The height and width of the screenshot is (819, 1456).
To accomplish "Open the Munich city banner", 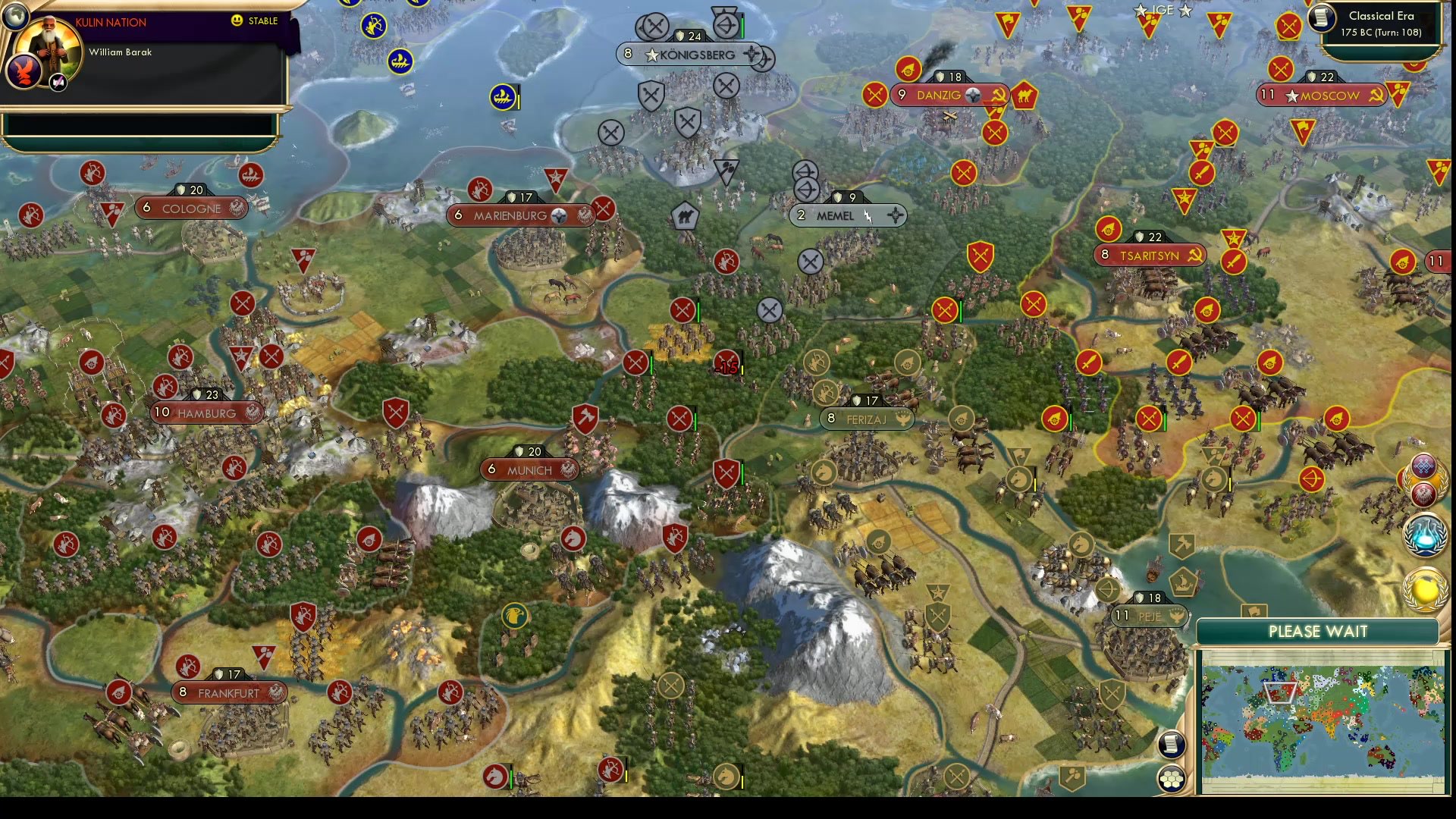I will click(x=531, y=469).
